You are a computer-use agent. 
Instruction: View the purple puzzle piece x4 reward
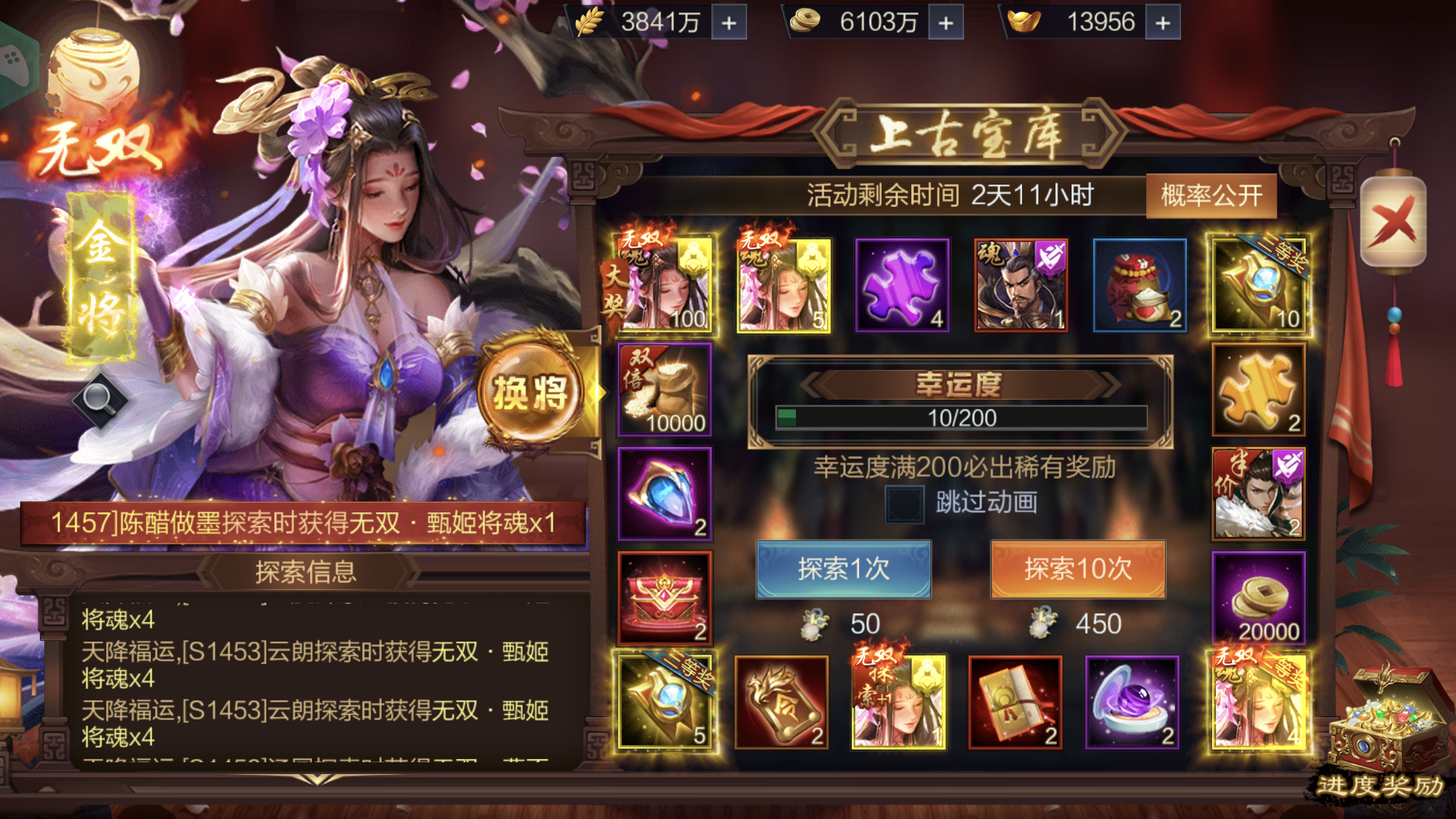(902, 285)
